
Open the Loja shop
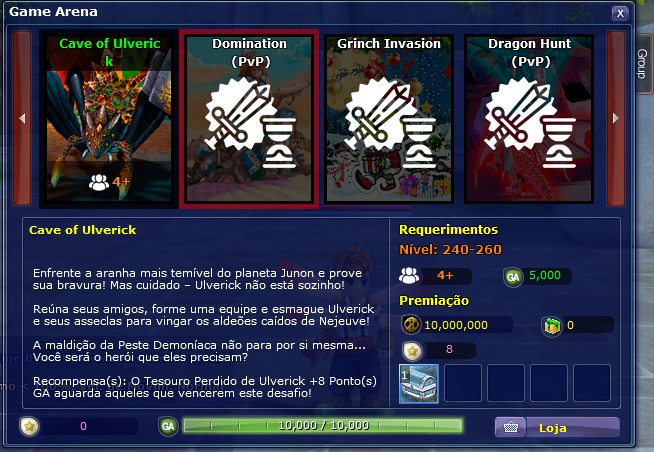pos(557,428)
